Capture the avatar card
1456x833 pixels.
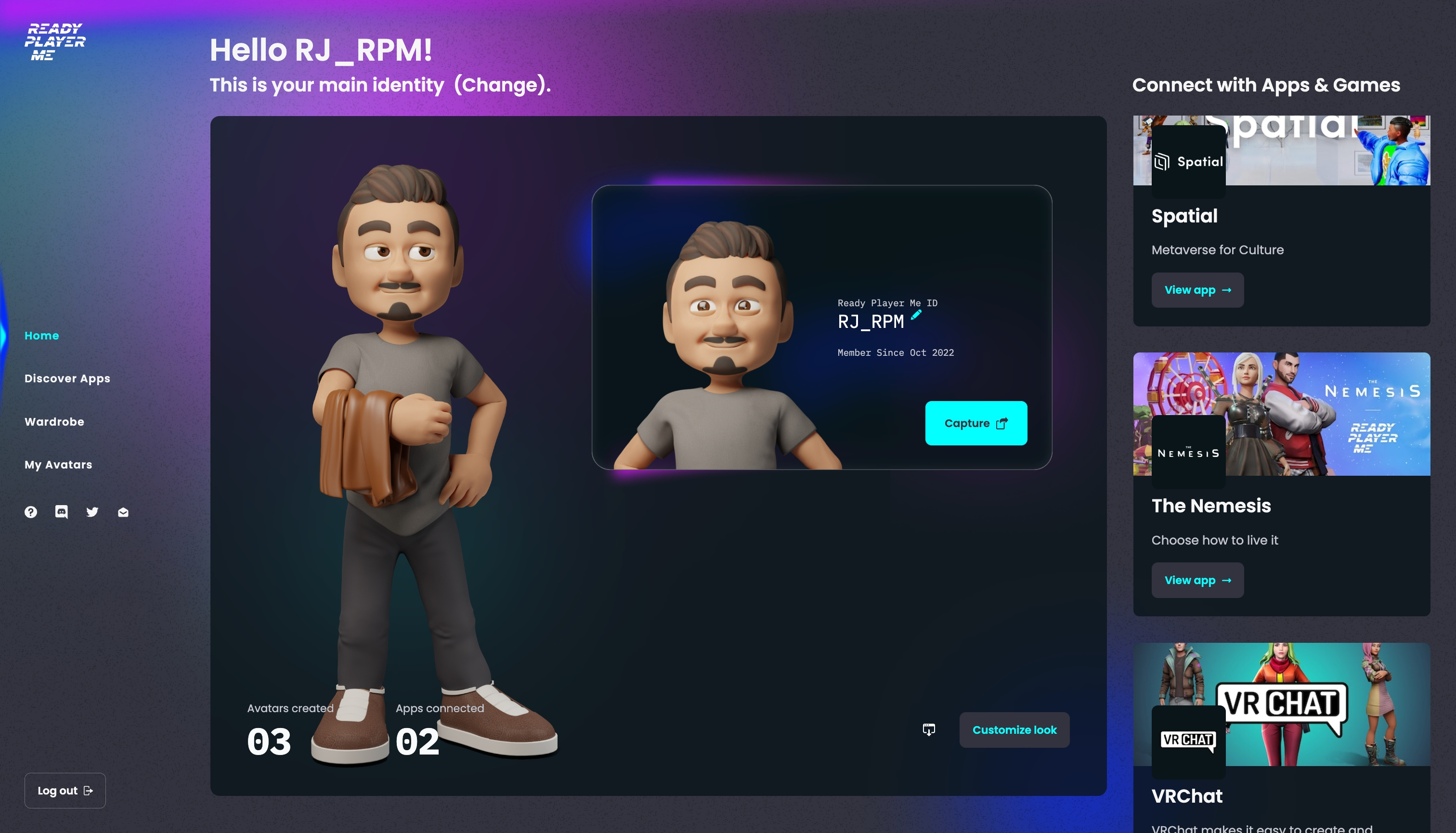coord(976,423)
